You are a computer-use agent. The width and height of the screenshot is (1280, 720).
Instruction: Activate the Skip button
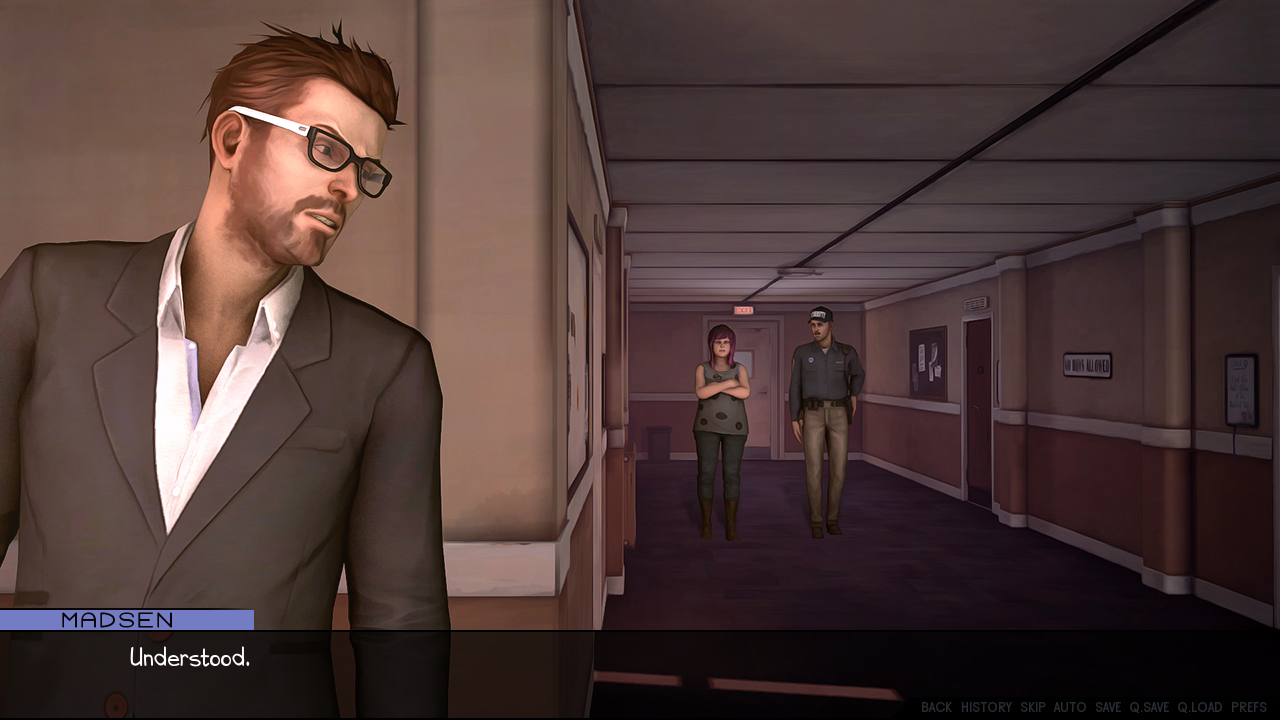1033,707
